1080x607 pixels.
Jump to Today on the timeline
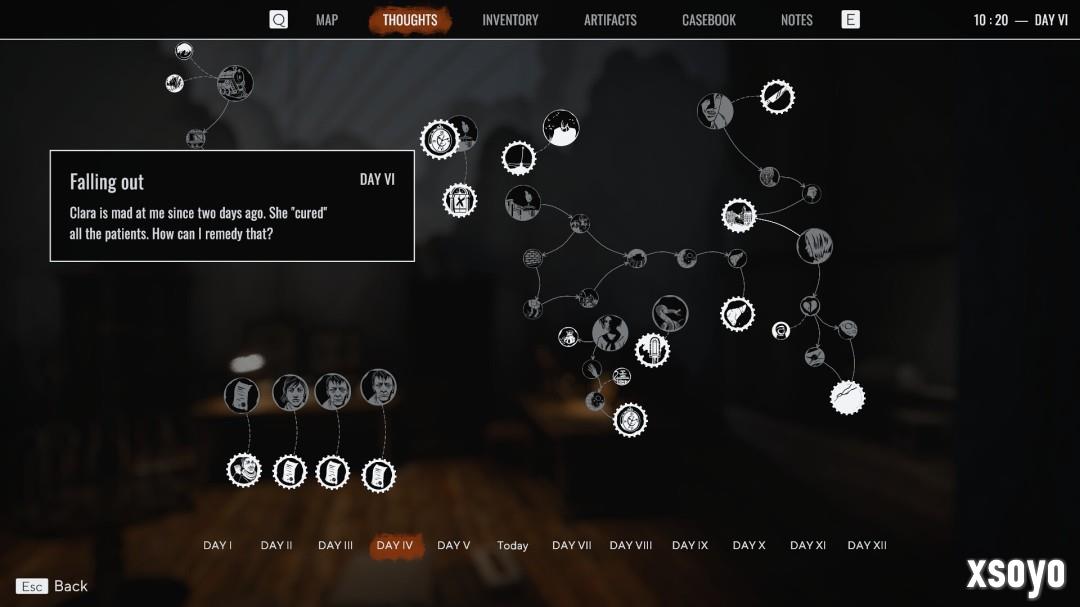tap(512, 546)
